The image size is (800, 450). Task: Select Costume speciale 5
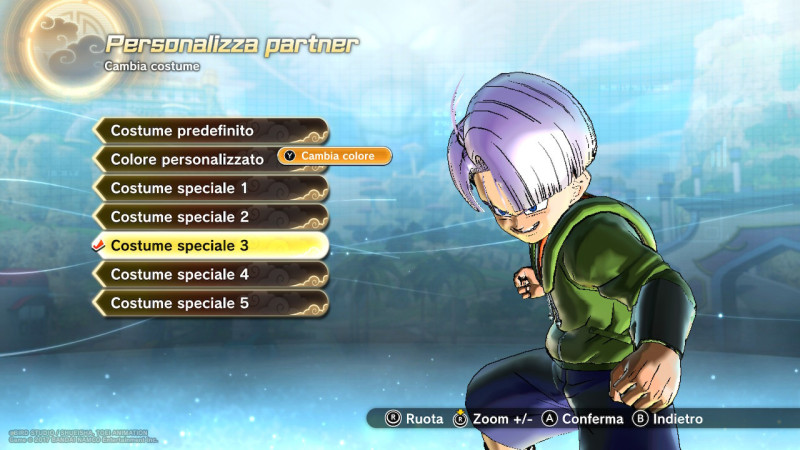point(211,303)
